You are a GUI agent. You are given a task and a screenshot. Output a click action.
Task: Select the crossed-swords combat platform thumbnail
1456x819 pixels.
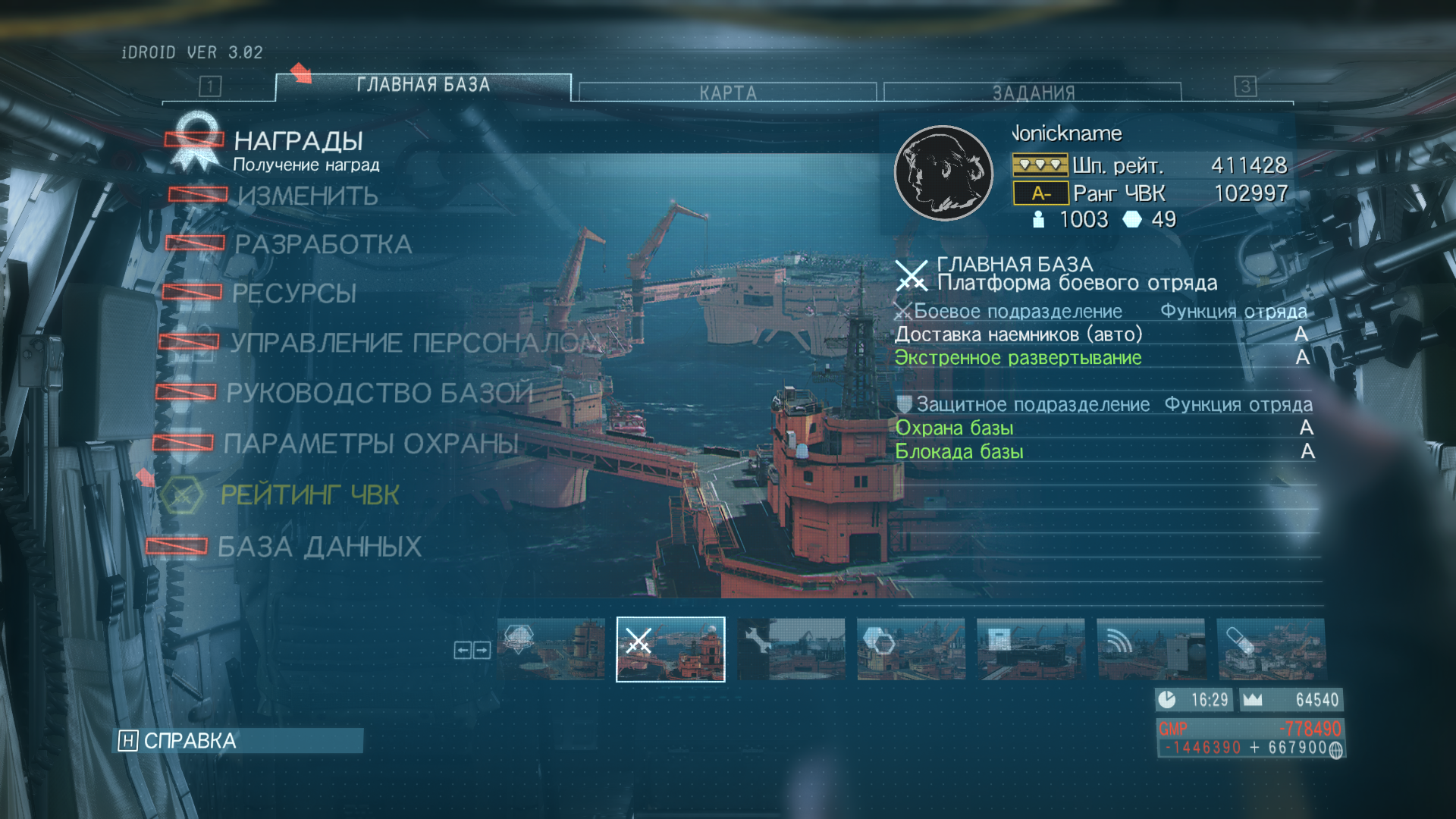tap(670, 649)
